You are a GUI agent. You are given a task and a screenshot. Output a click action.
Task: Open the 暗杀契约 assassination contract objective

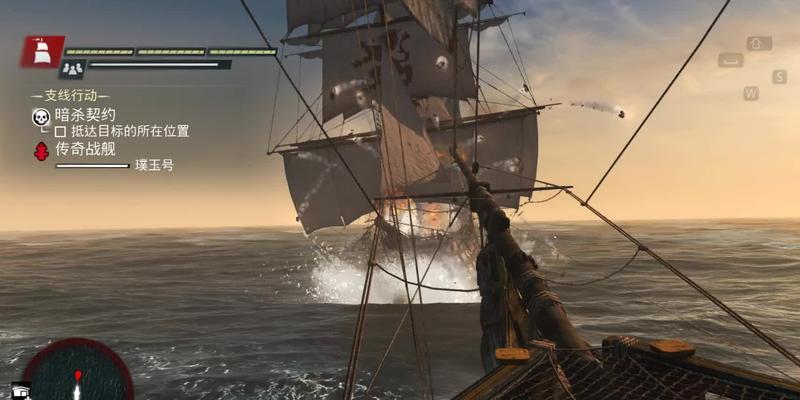87,114
